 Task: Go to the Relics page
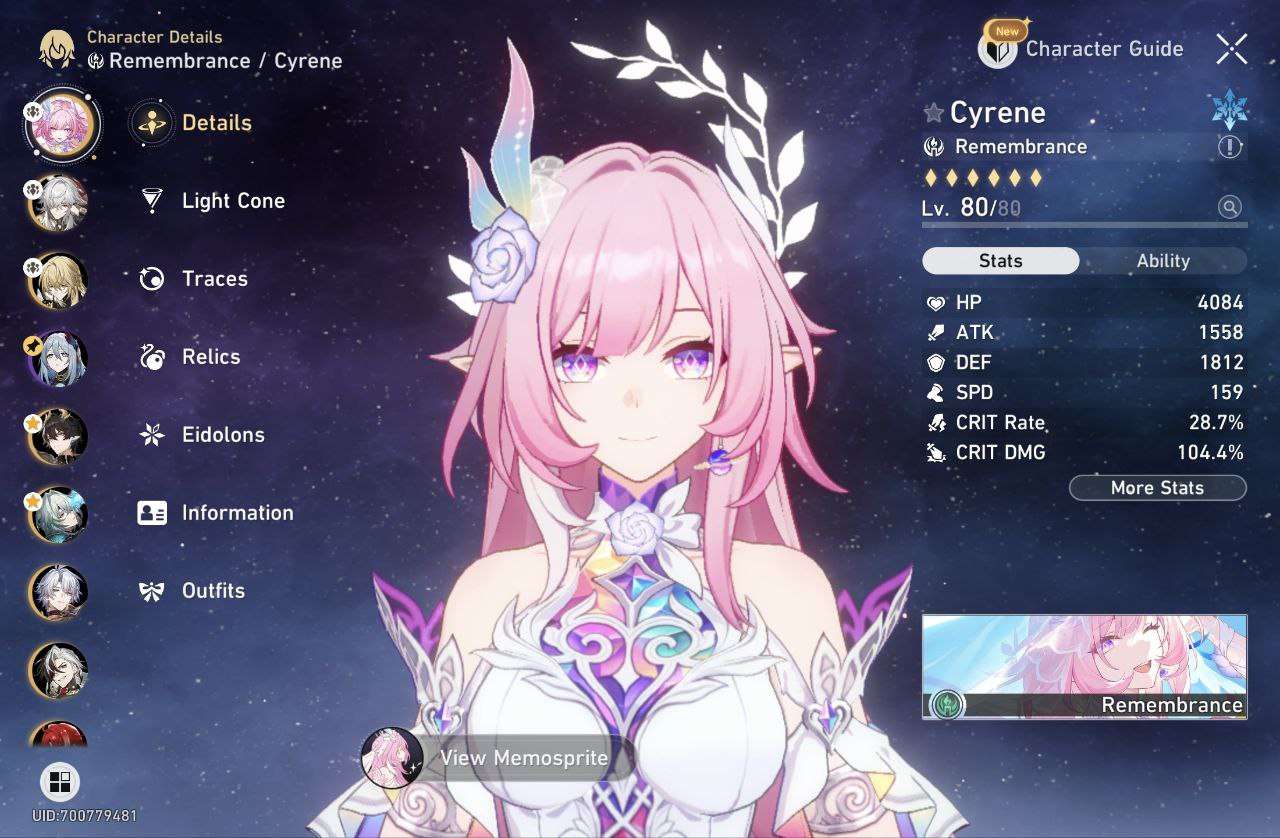pos(210,357)
